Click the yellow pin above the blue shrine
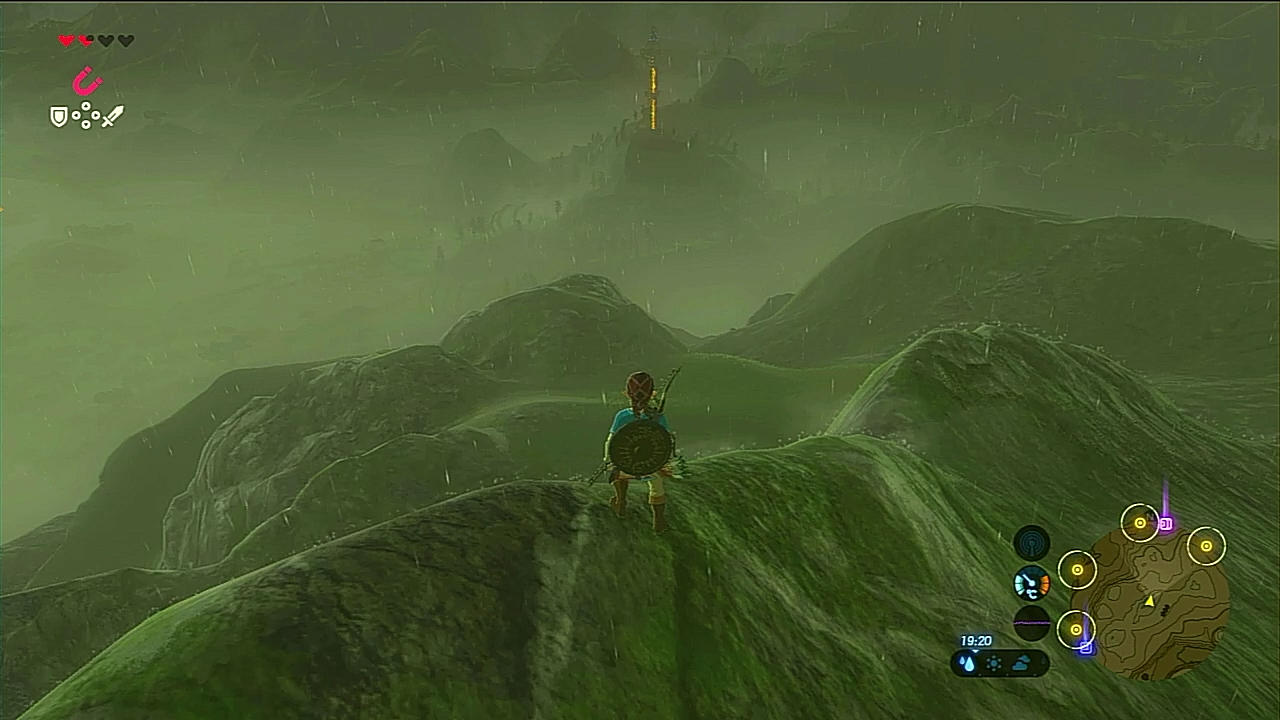The image size is (1280, 720). tap(1076, 629)
